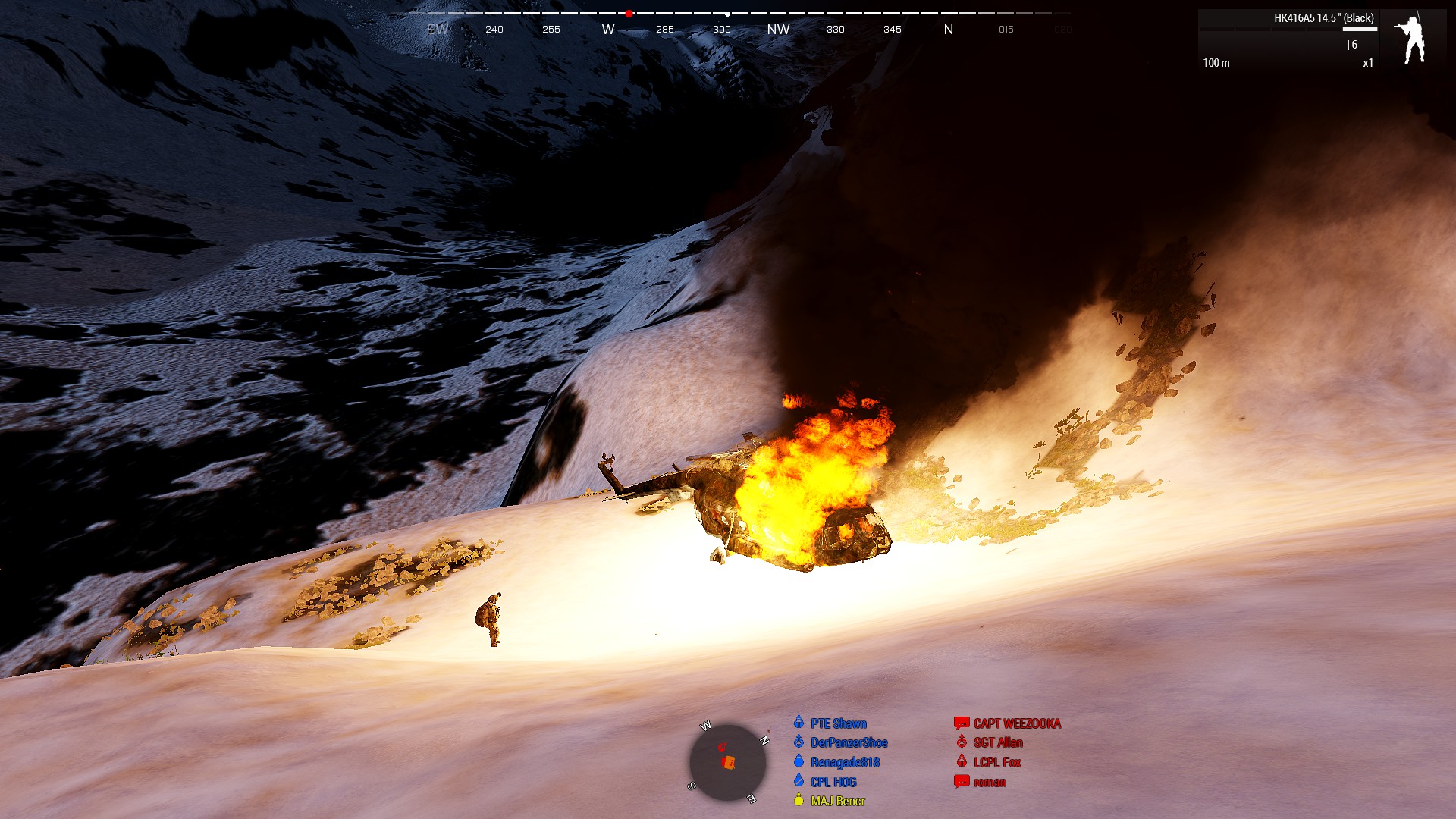Click MAJ Bencr's yellow roster entry
The width and height of the screenshot is (1456, 819).
[x=837, y=801]
